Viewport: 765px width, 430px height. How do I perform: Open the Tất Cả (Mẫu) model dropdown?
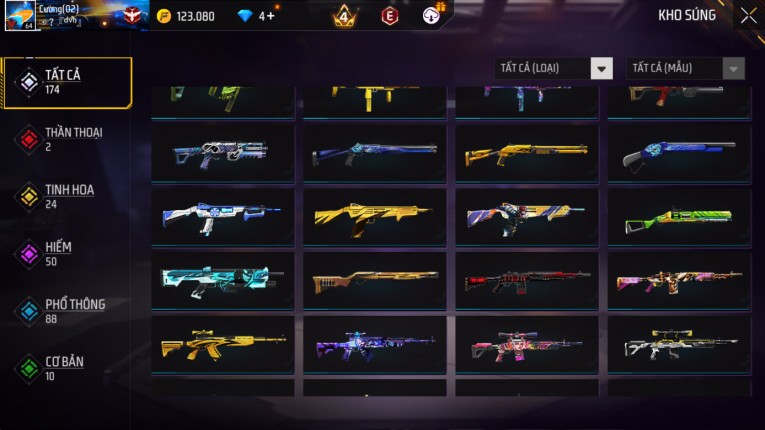coord(685,68)
